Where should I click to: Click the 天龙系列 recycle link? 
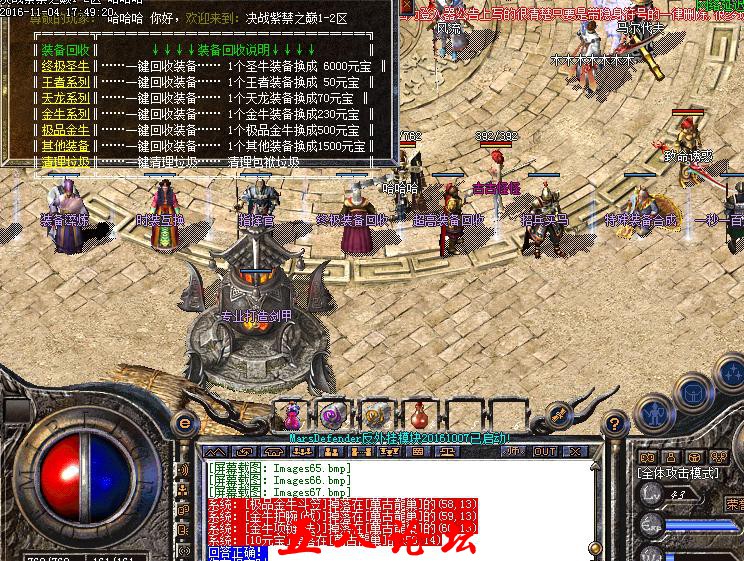click(x=66, y=98)
